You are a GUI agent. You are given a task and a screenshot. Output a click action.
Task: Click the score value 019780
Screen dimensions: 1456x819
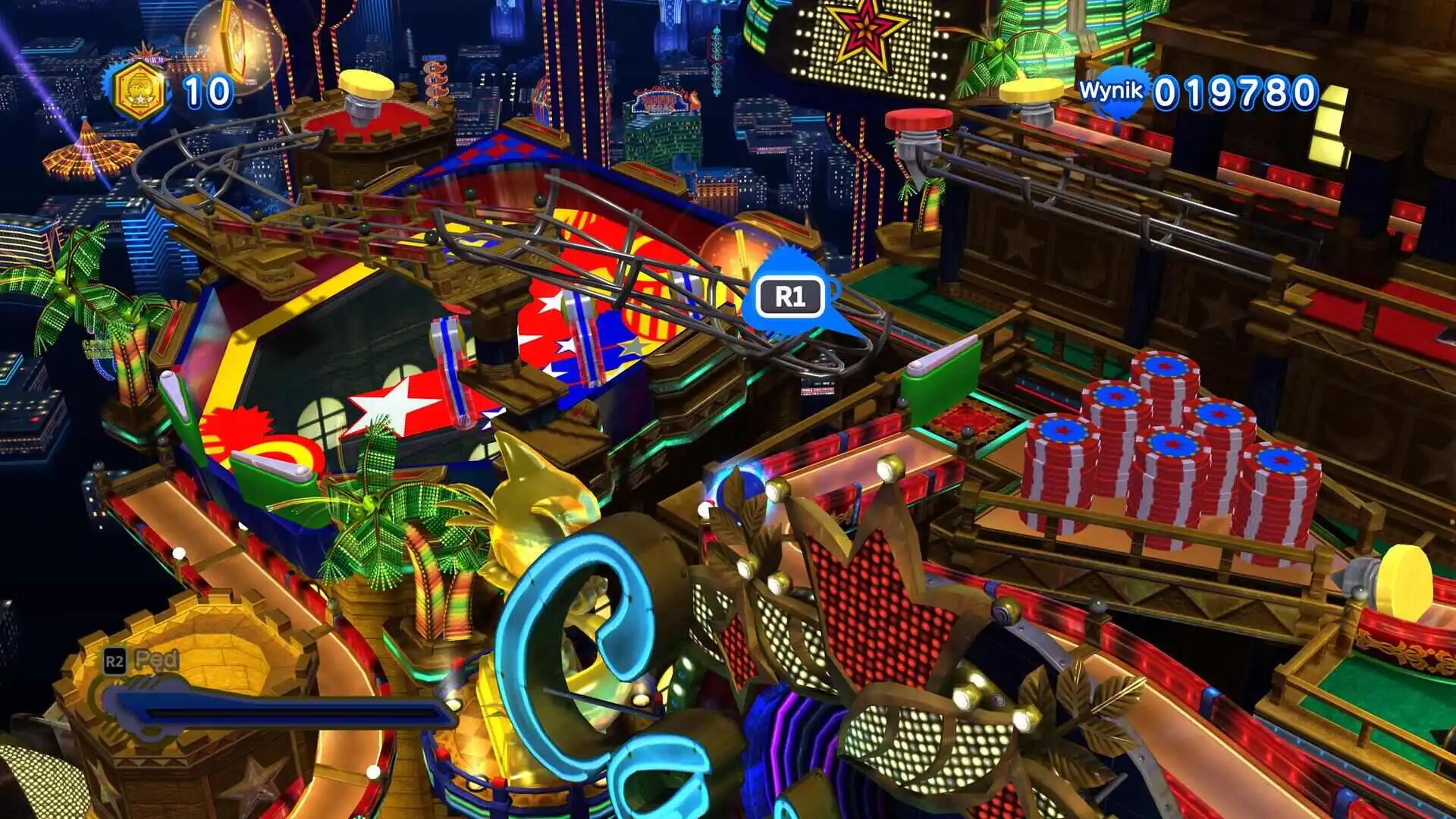(1233, 93)
